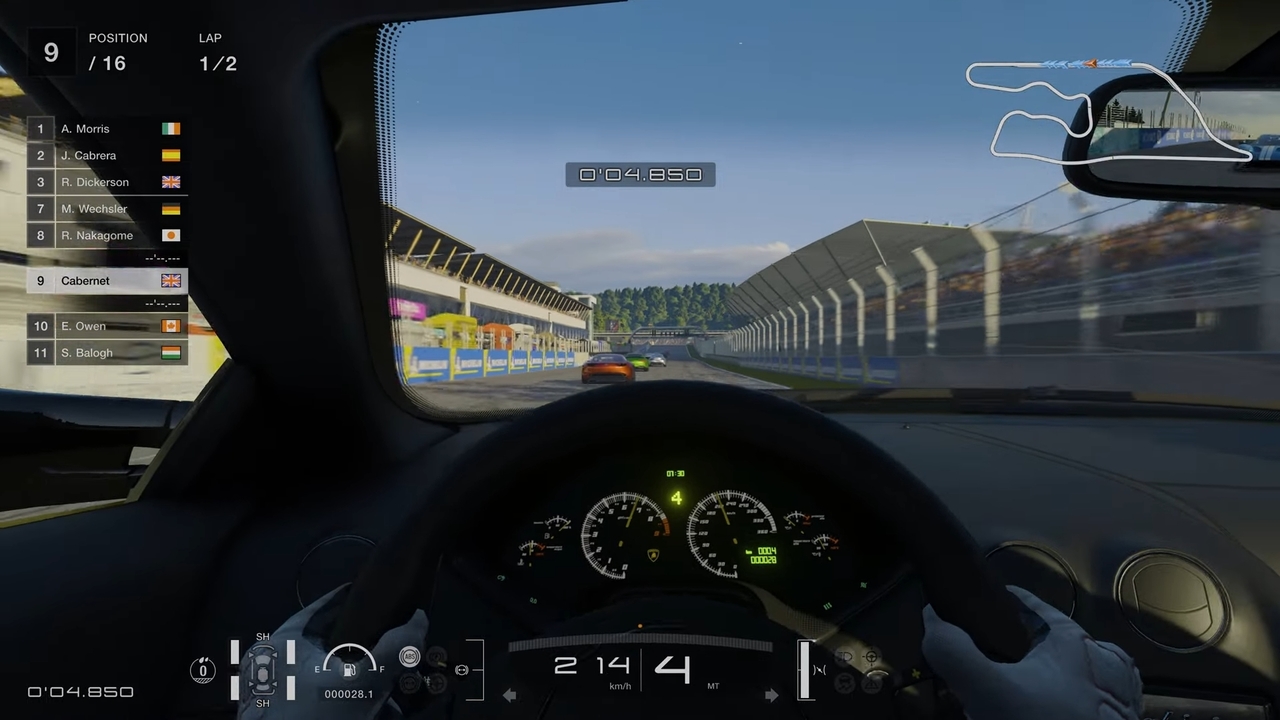Viewport: 1280px width, 720px height.
Task: Click driver name R. Dickerson in standings
Action: point(95,182)
